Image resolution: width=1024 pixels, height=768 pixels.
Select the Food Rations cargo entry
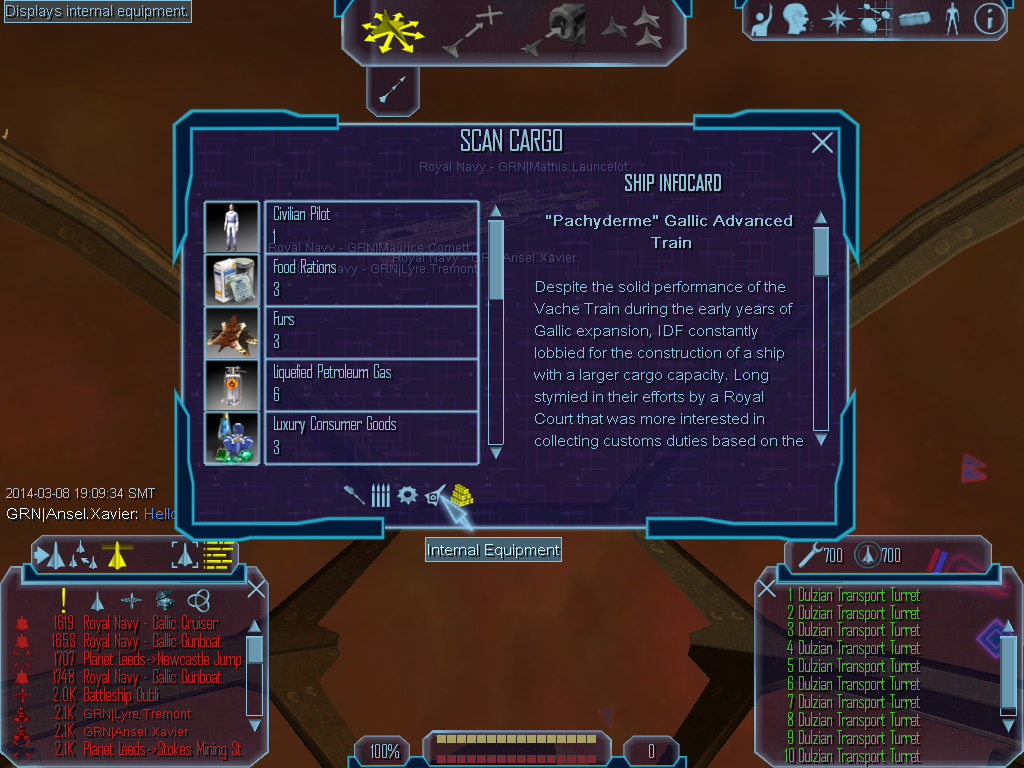click(371, 280)
